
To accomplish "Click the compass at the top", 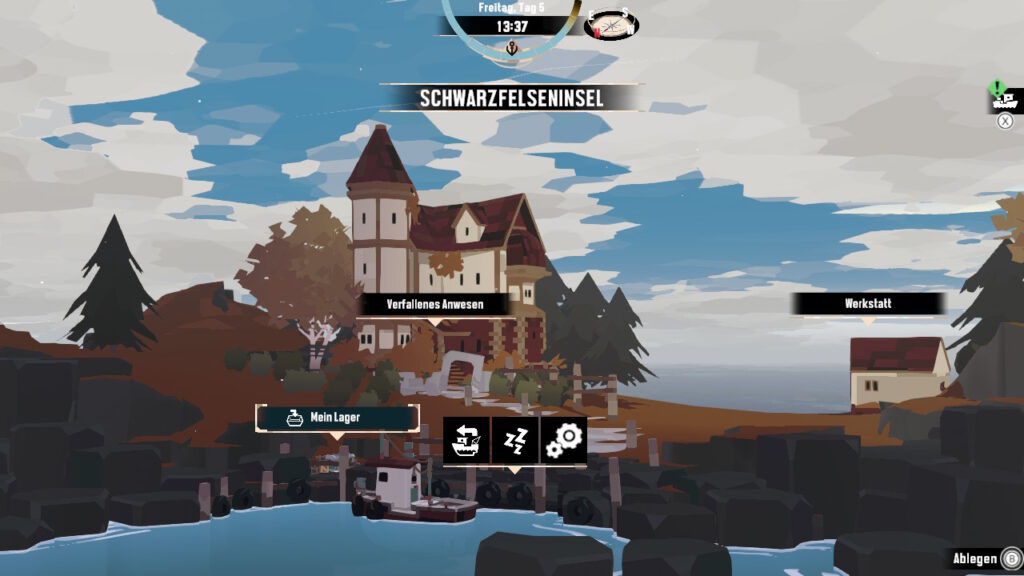I will pos(611,25).
